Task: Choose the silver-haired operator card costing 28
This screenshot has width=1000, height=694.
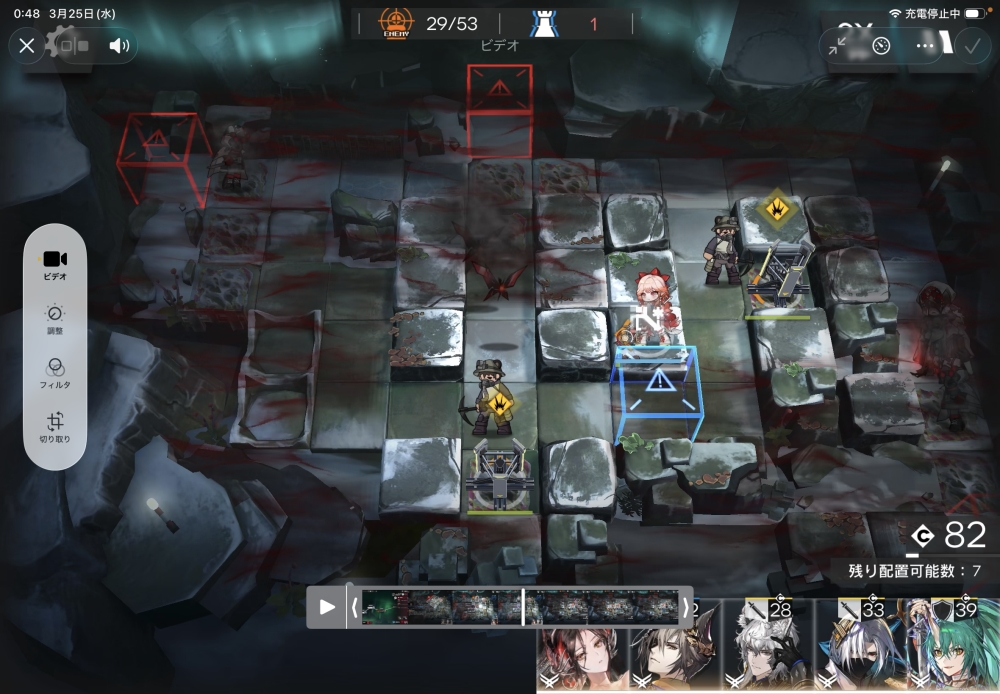Action: pos(768,648)
